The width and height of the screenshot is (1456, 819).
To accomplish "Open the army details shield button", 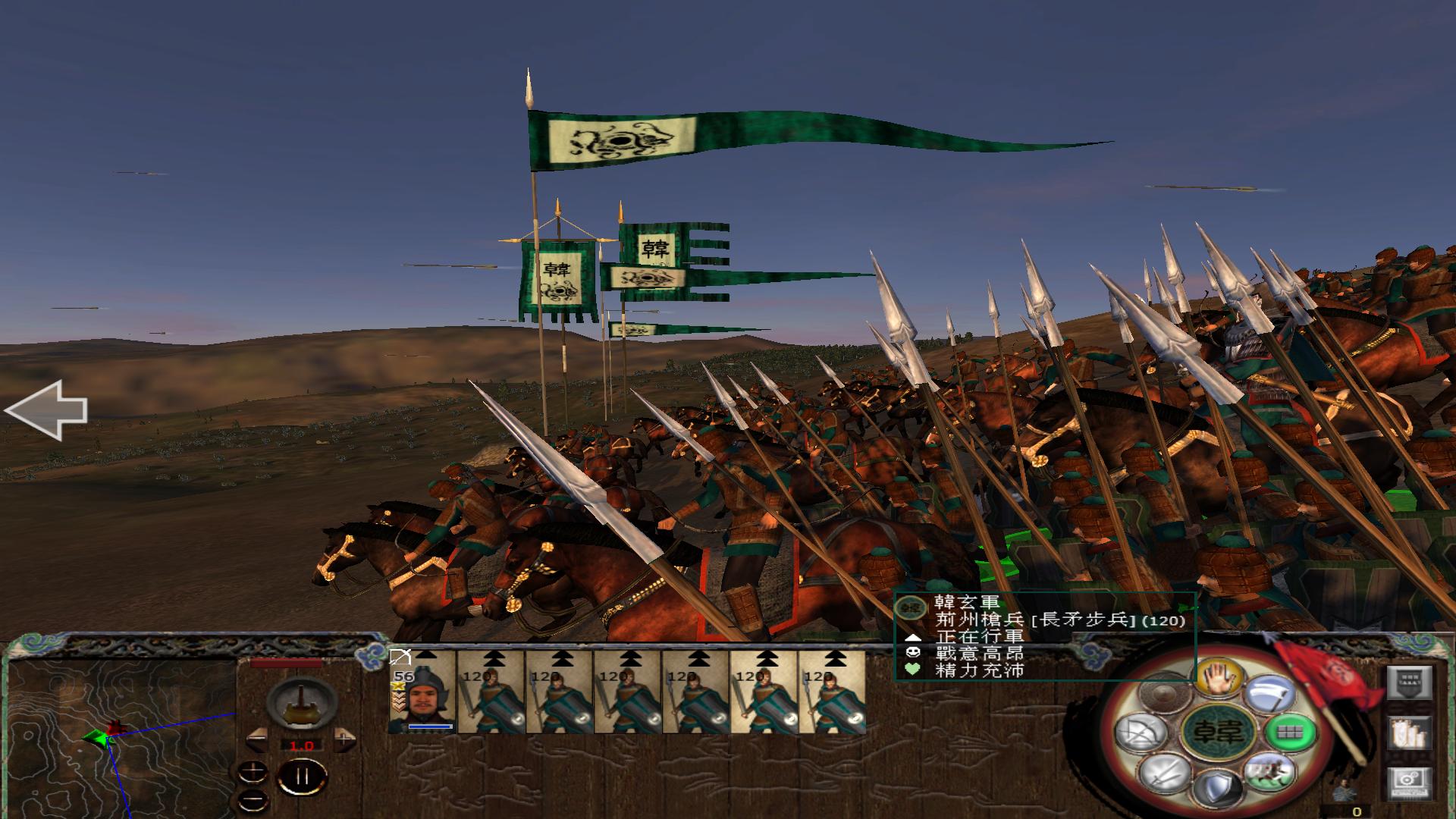I will (1410, 682).
